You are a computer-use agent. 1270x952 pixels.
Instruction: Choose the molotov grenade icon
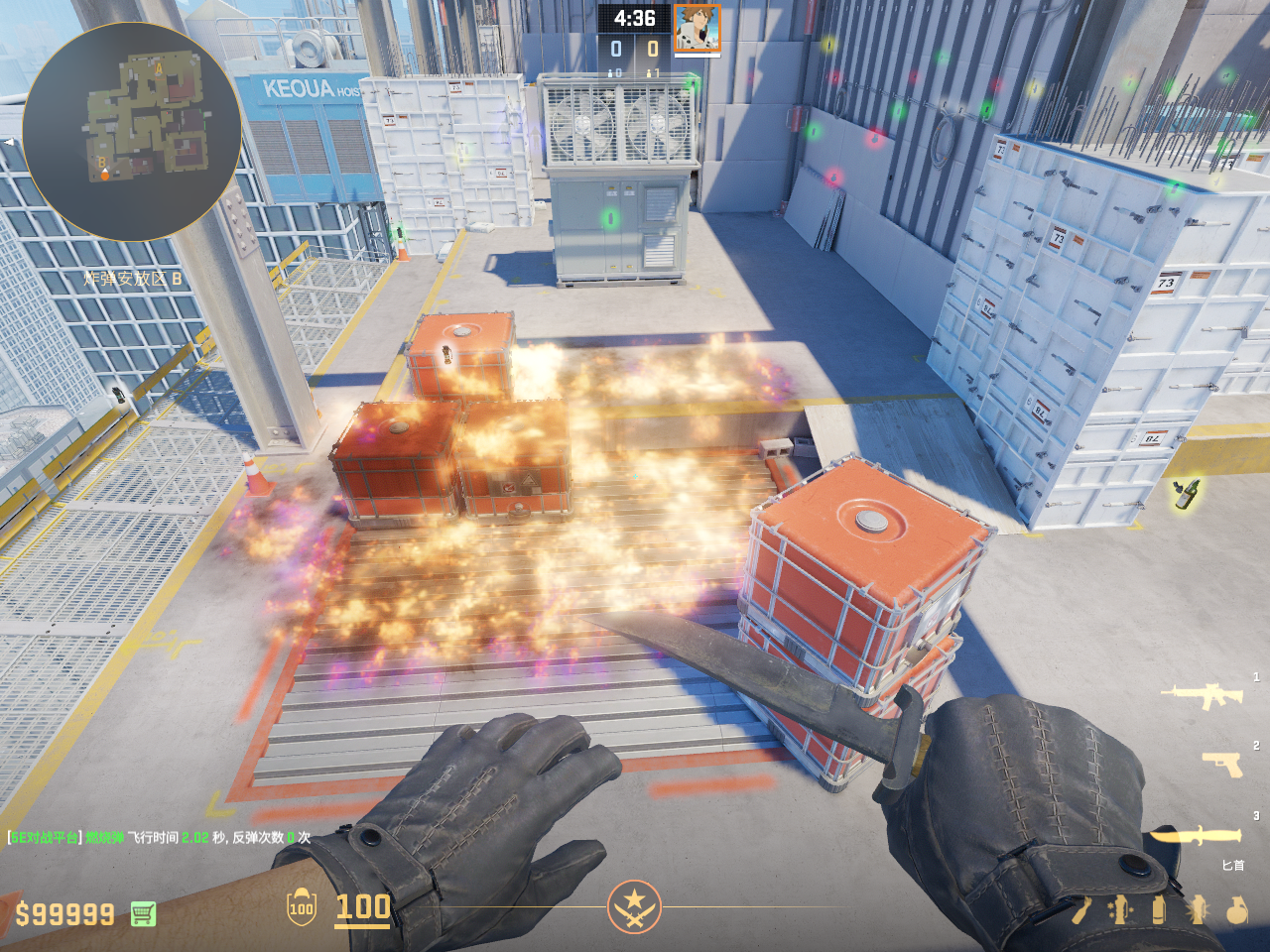point(1081,910)
